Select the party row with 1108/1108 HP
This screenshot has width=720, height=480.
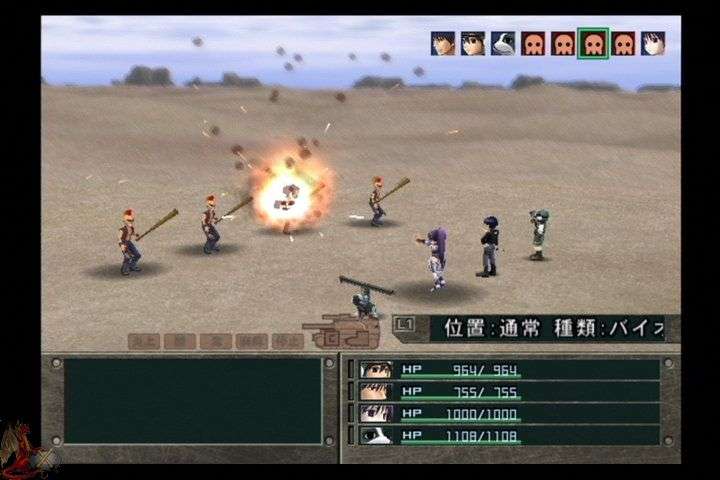click(x=508, y=435)
